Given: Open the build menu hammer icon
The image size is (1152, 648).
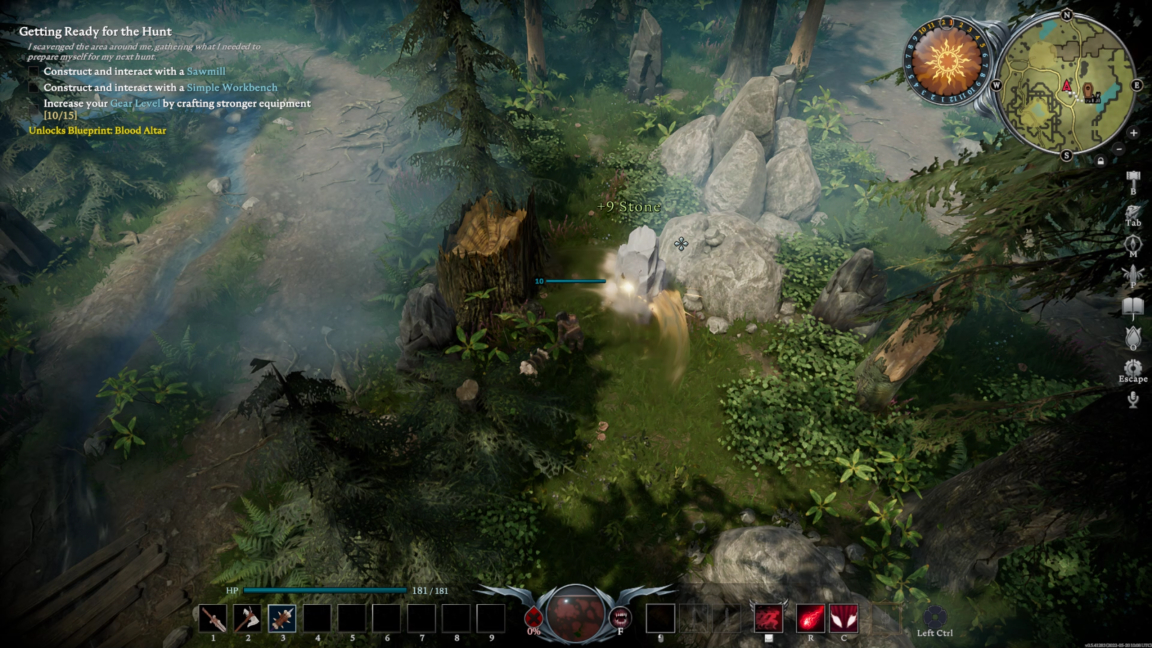Looking at the screenshot, I should pos(1133,180).
